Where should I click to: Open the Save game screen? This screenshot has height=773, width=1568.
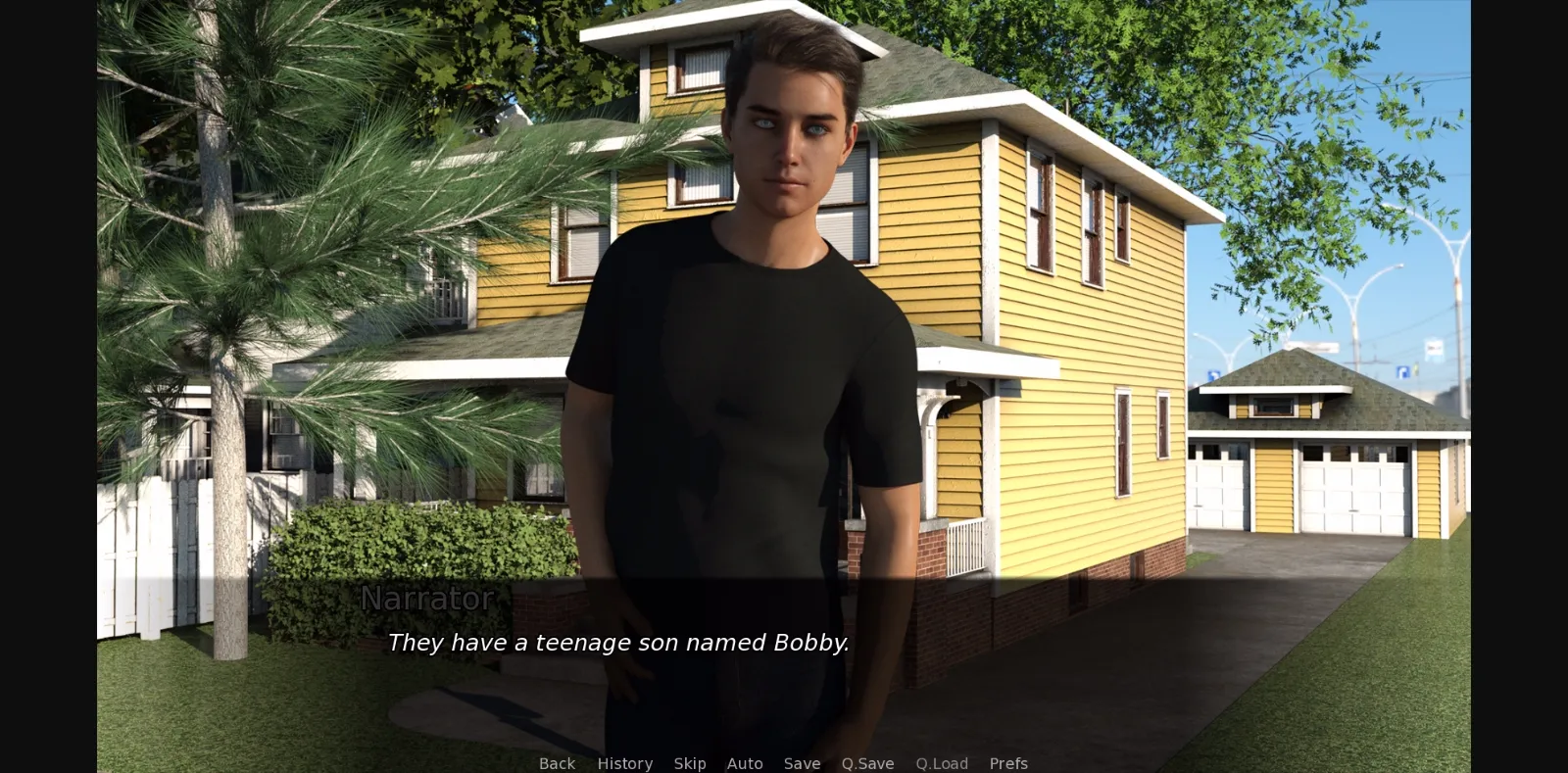[802, 763]
